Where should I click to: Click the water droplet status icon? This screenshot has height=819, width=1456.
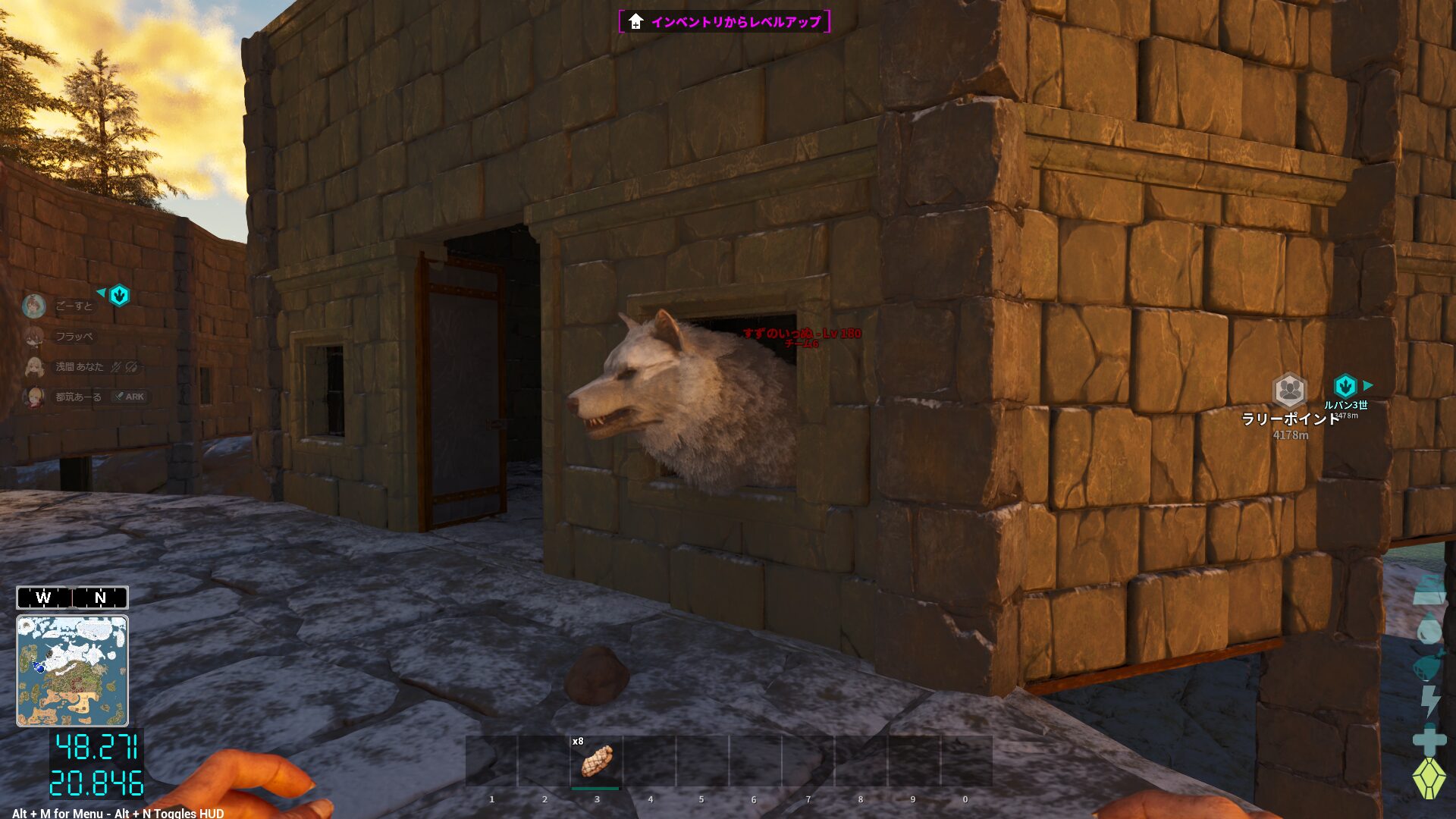point(1429,629)
